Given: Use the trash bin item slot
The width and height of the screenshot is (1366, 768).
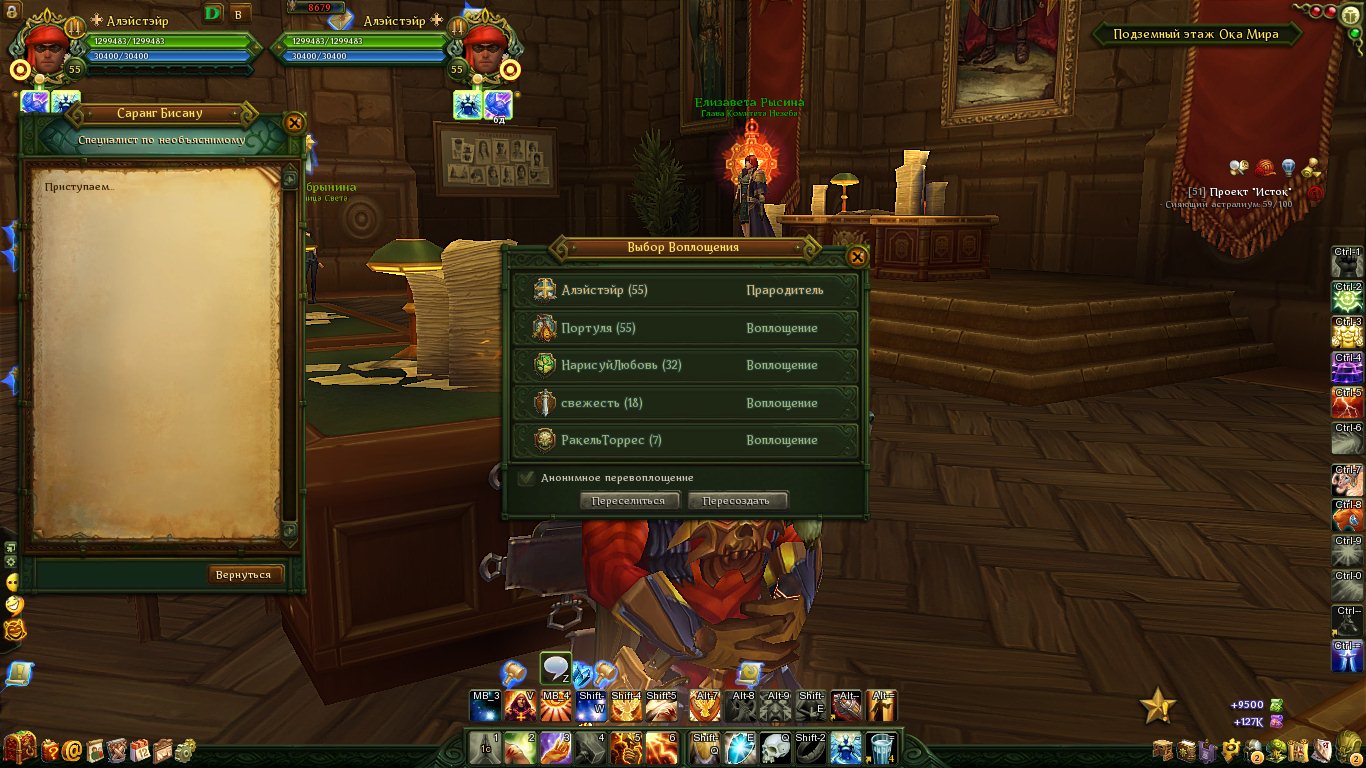Looking at the screenshot, I should [880, 748].
